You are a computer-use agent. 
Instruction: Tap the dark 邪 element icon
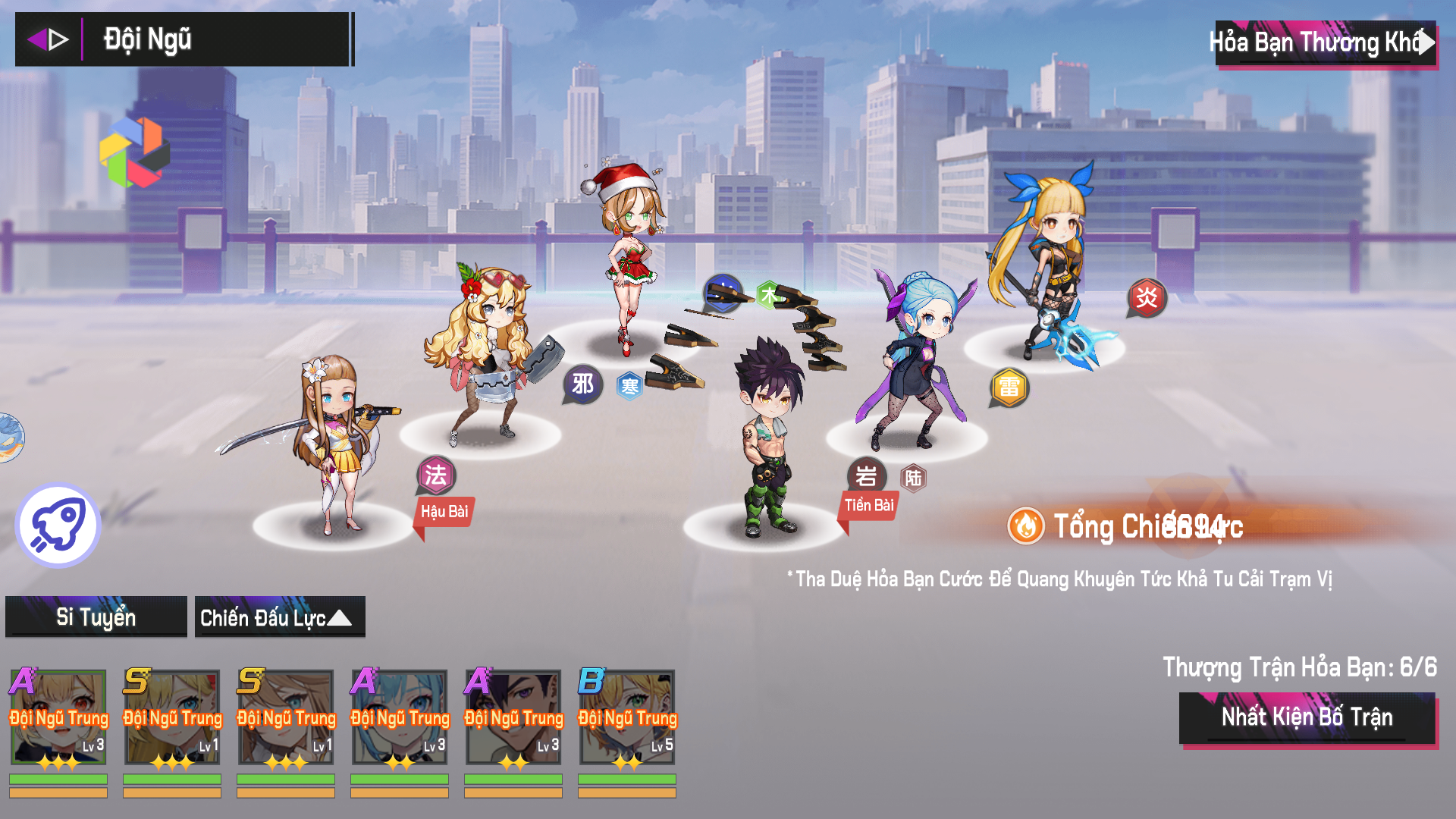pyautogui.click(x=582, y=384)
